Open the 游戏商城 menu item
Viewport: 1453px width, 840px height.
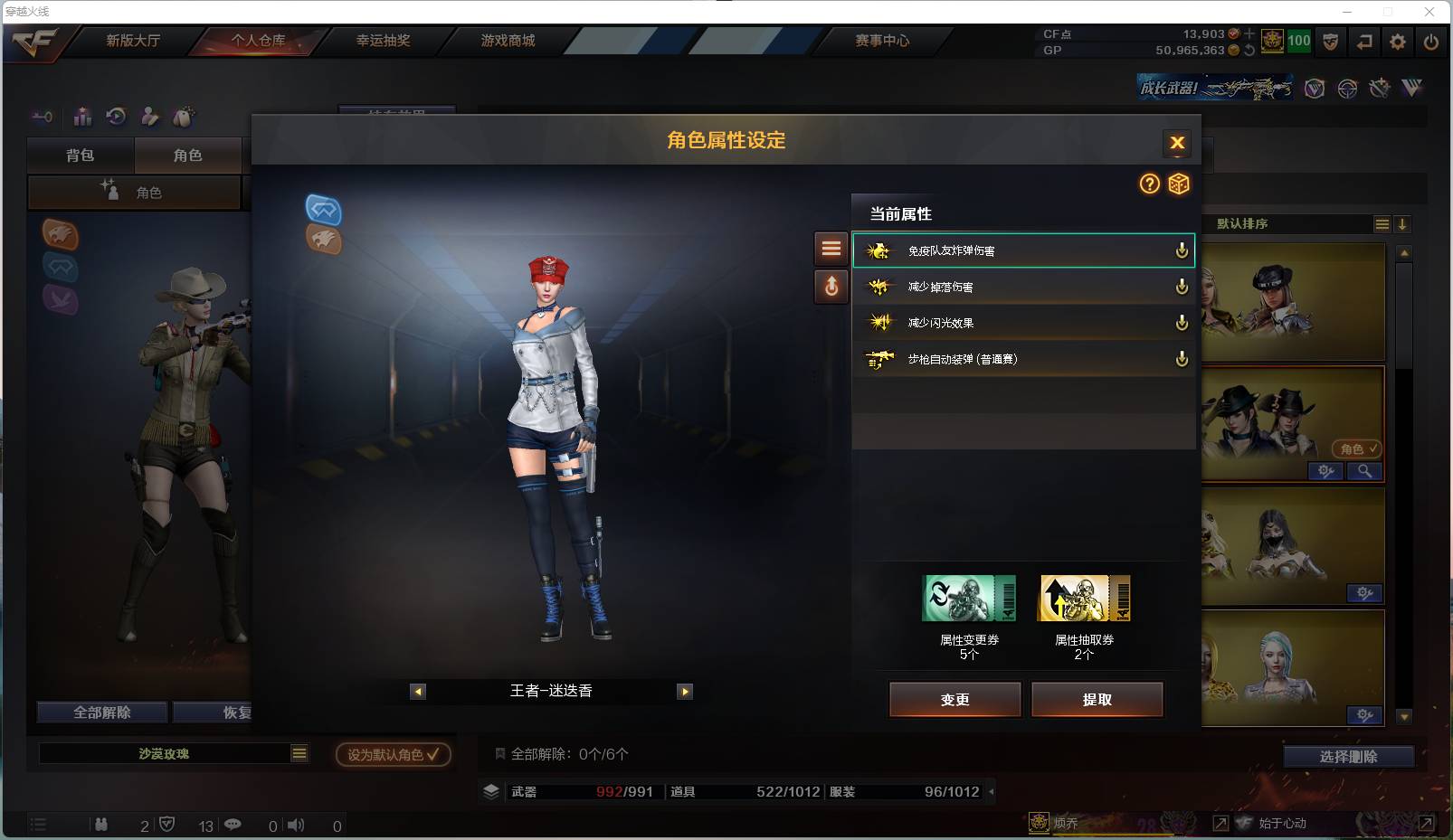click(x=507, y=40)
